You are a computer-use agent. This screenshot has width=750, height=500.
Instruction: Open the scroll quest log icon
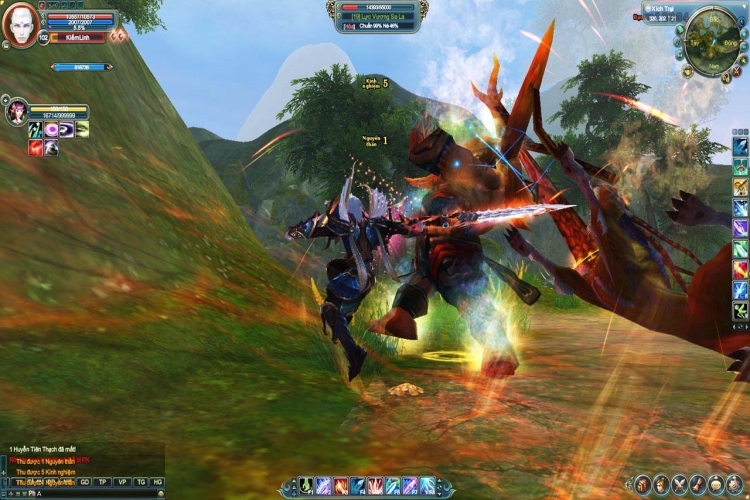pyautogui.click(x=697, y=485)
